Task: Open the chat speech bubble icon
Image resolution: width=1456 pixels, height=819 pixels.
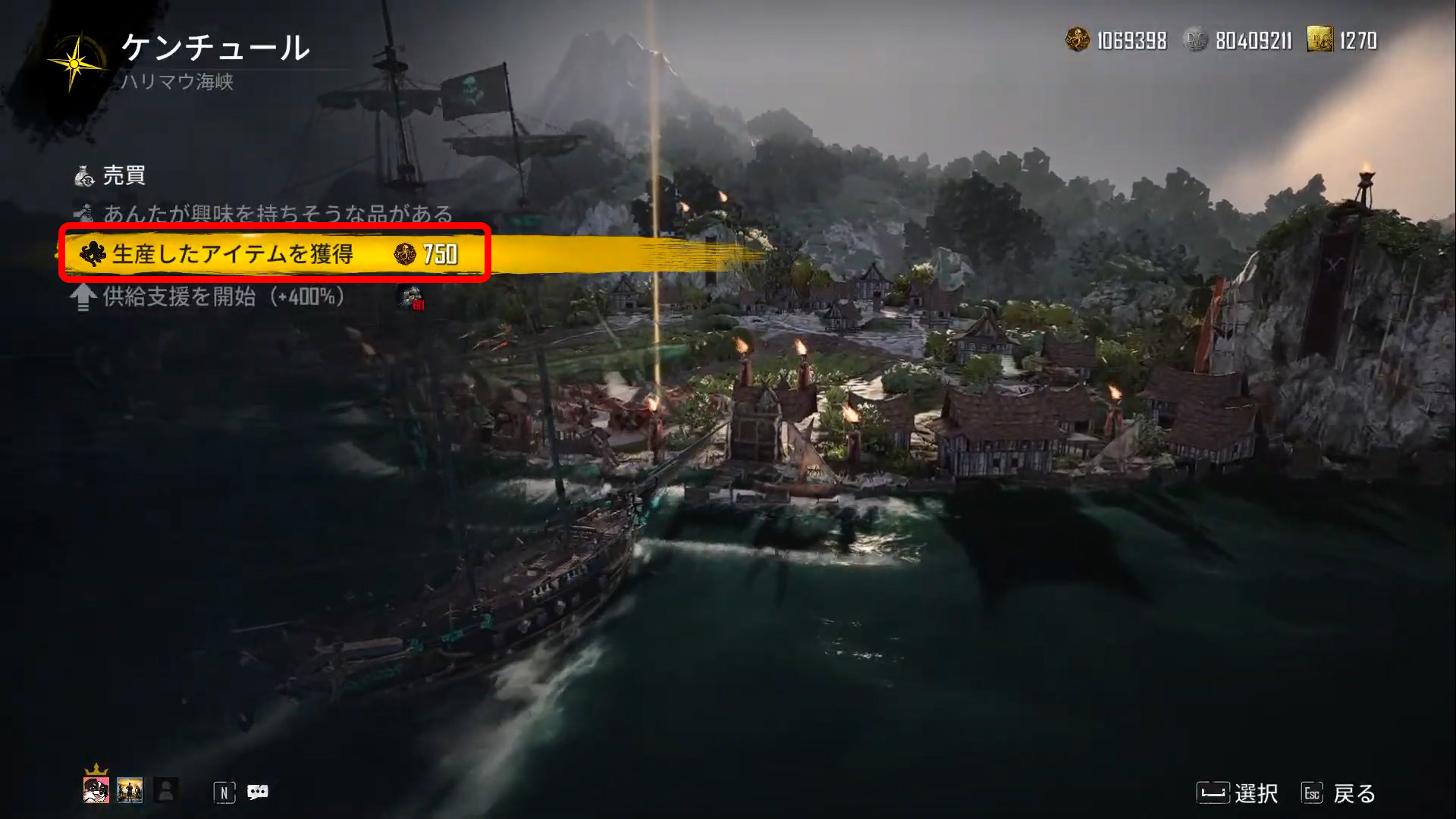Action: coord(258,792)
